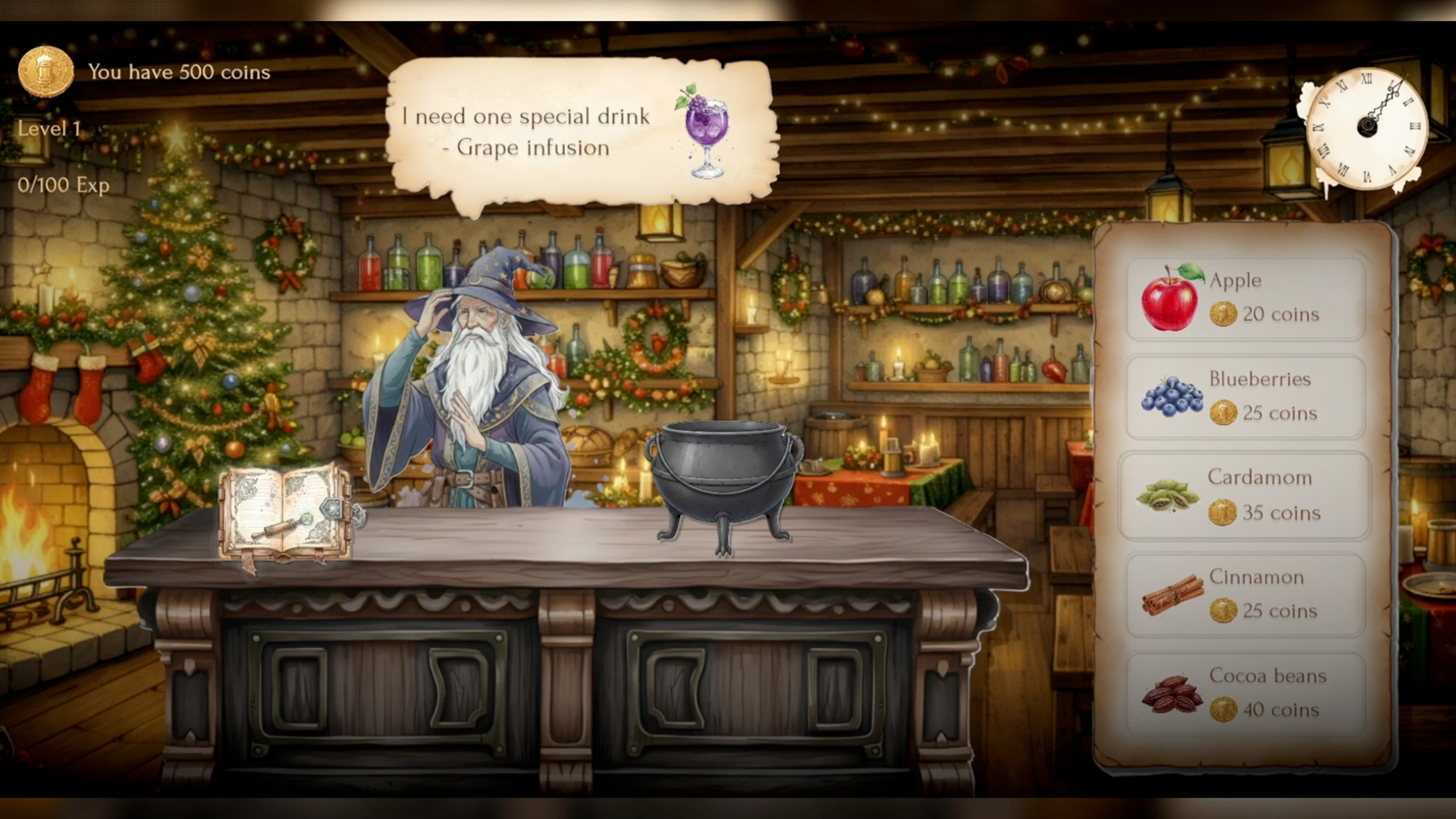Click the grape infusion drink icon
This screenshot has width=1456, height=819.
[x=706, y=129]
